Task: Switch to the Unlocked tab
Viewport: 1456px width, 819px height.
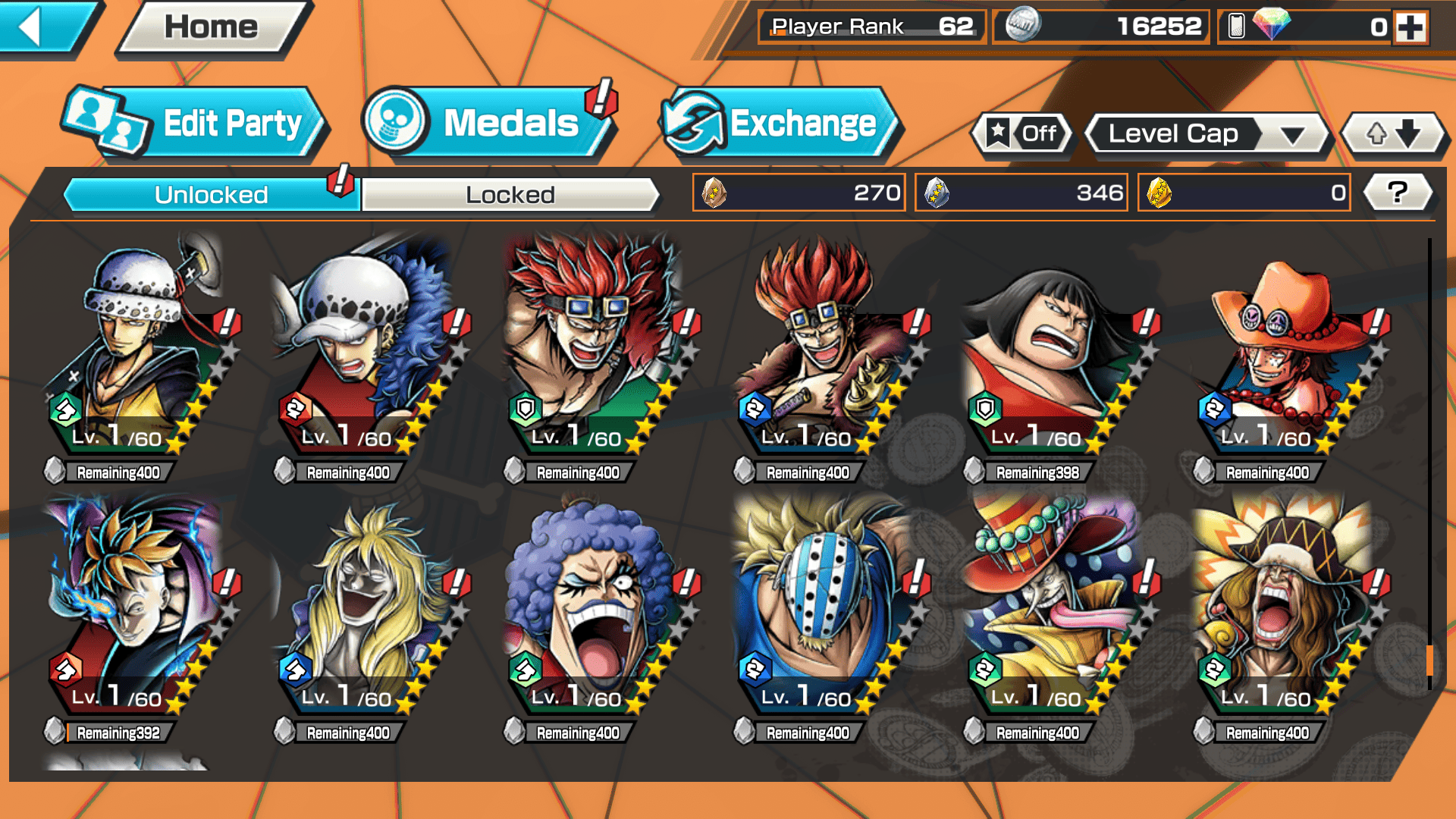Action: click(211, 195)
